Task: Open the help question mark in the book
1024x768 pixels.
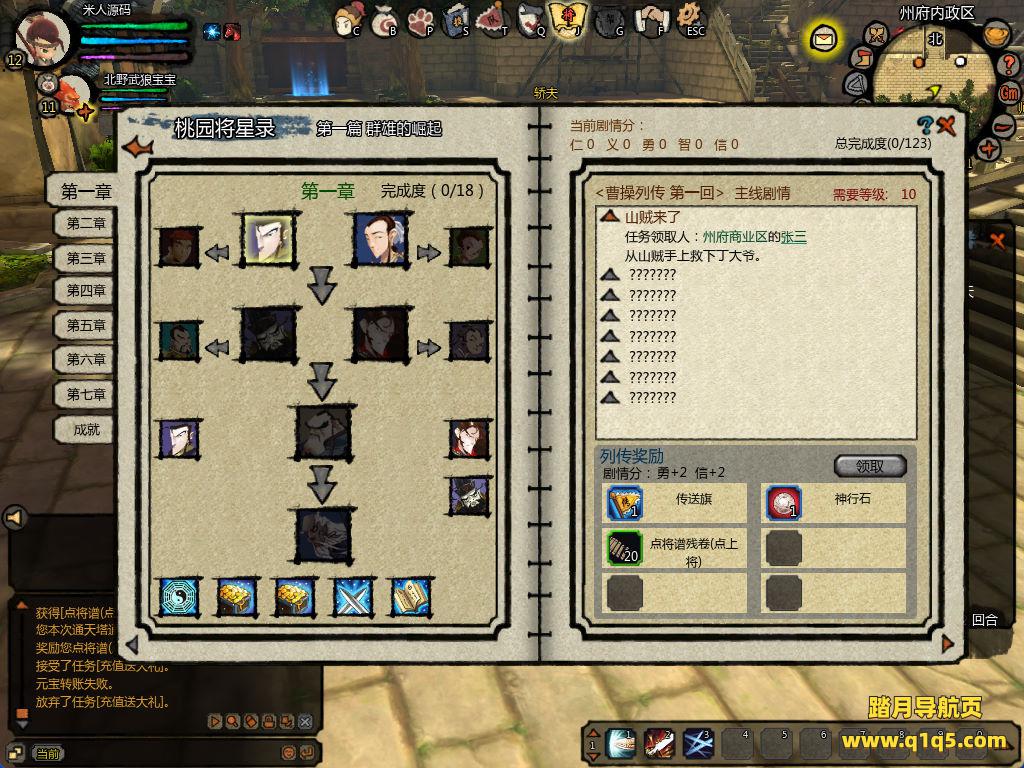Action: pos(925,125)
